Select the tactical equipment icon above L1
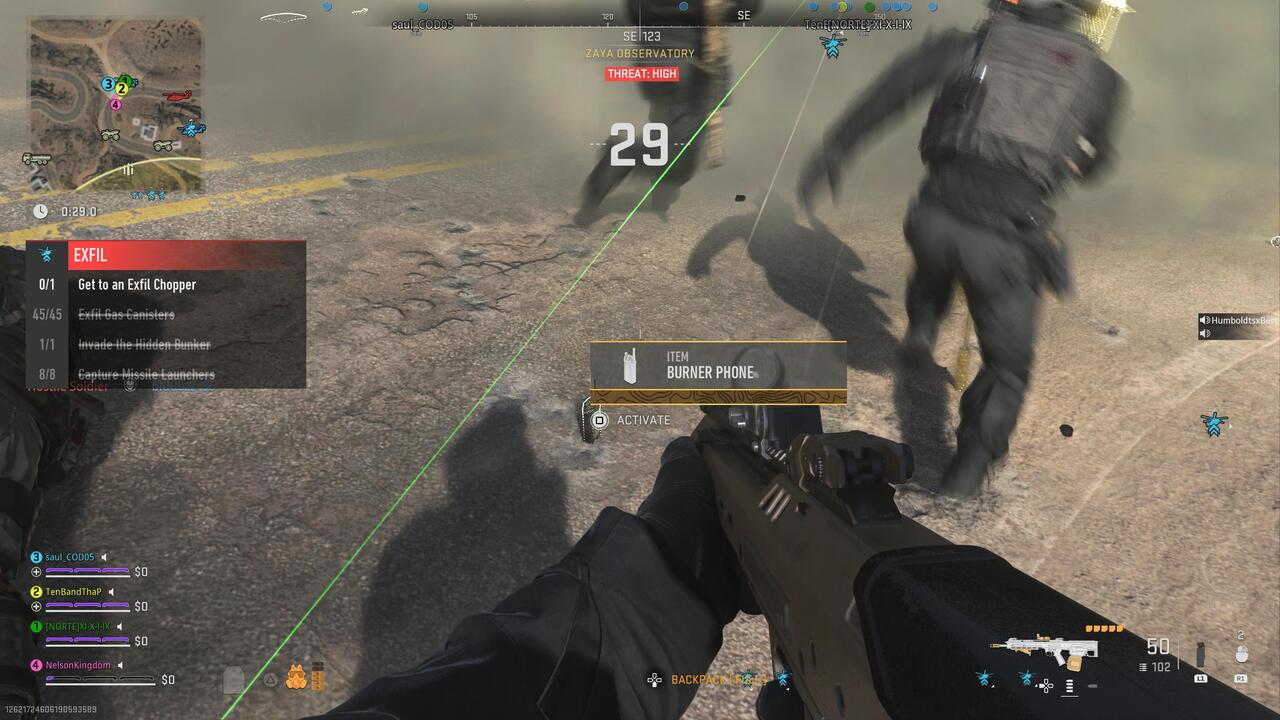 tap(1200, 655)
